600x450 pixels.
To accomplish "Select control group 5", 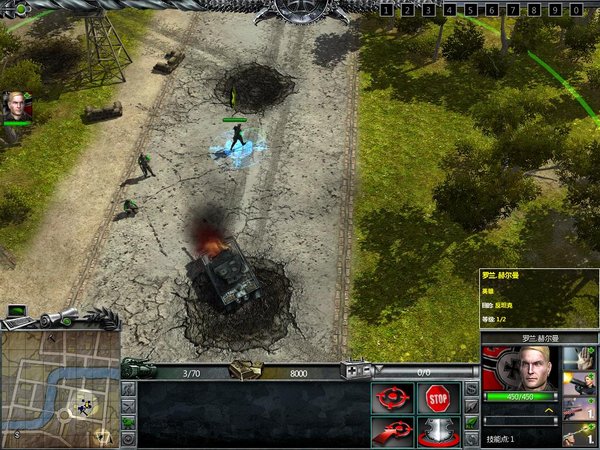I will [471, 10].
